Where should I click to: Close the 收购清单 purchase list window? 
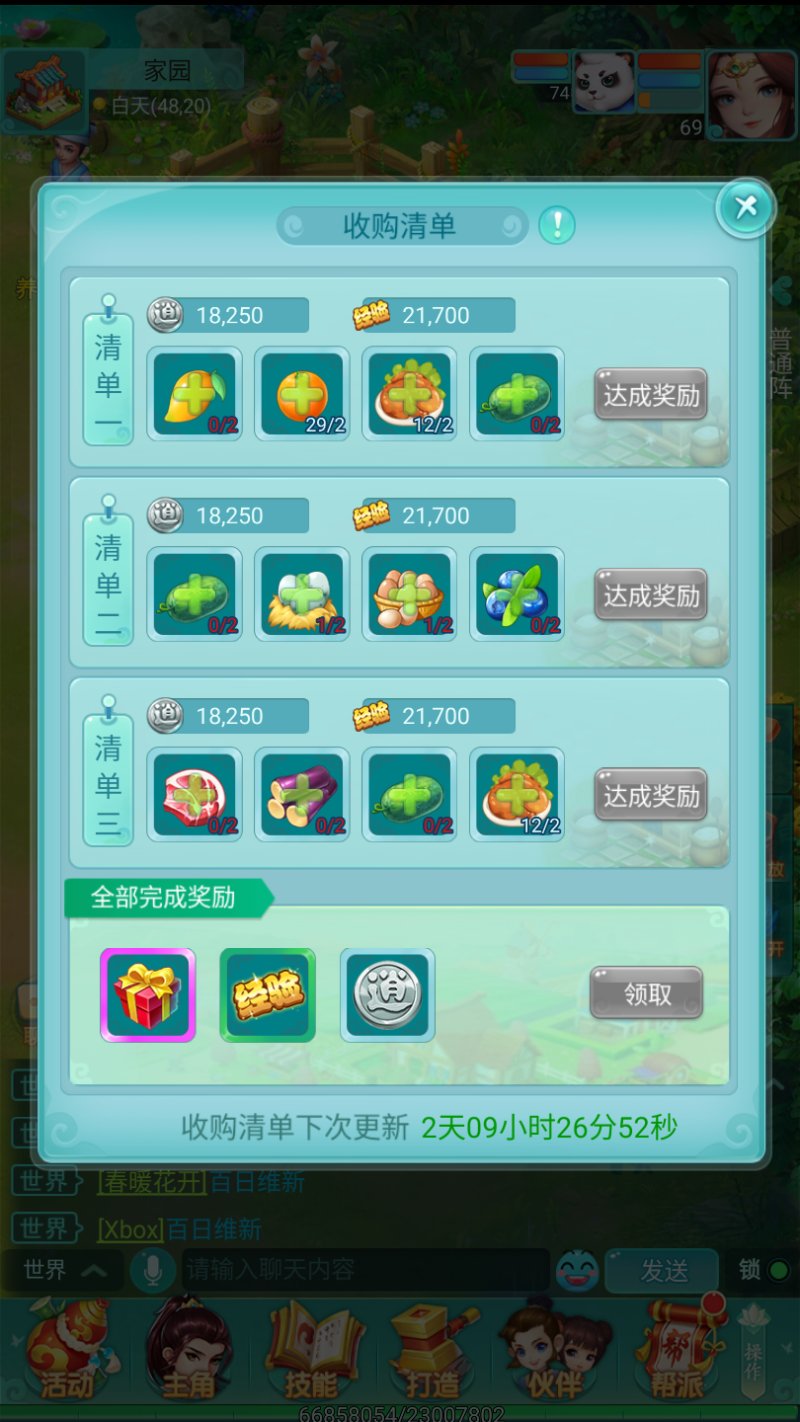(x=745, y=208)
